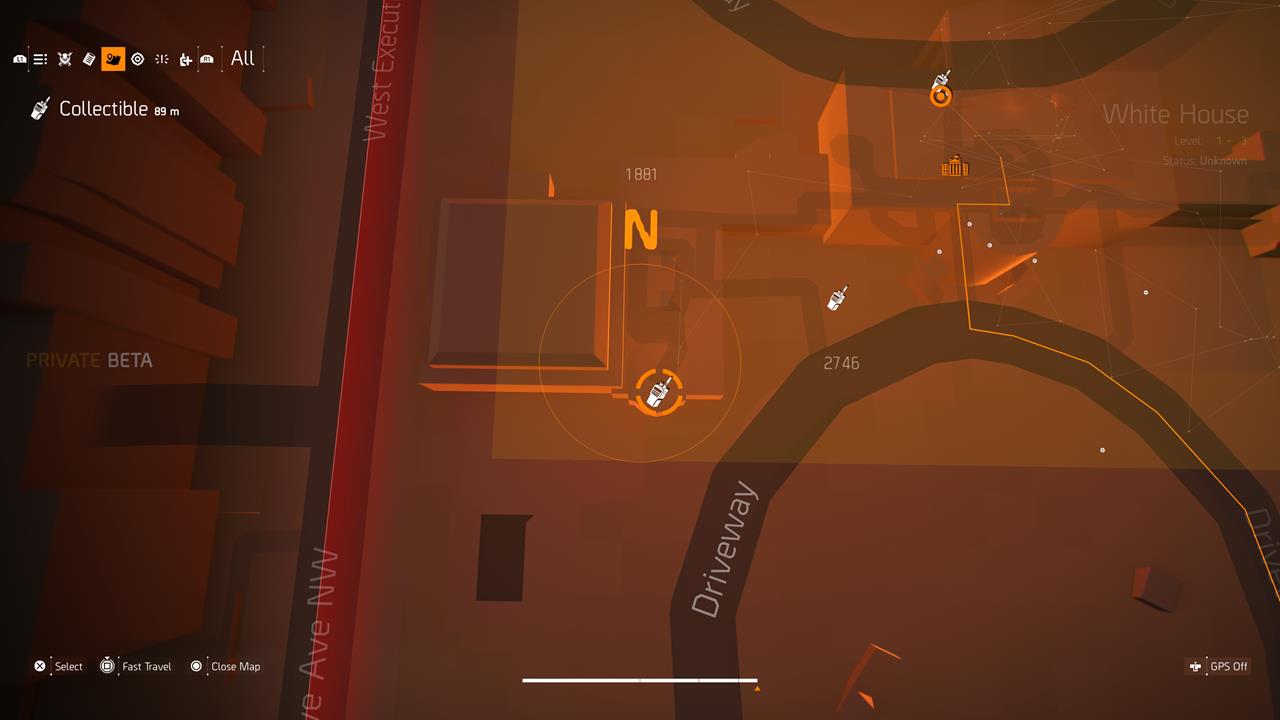The height and width of the screenshot is (720, 1280).
Task: Open the clipboard projects filter icon
Action: point(88,58)
